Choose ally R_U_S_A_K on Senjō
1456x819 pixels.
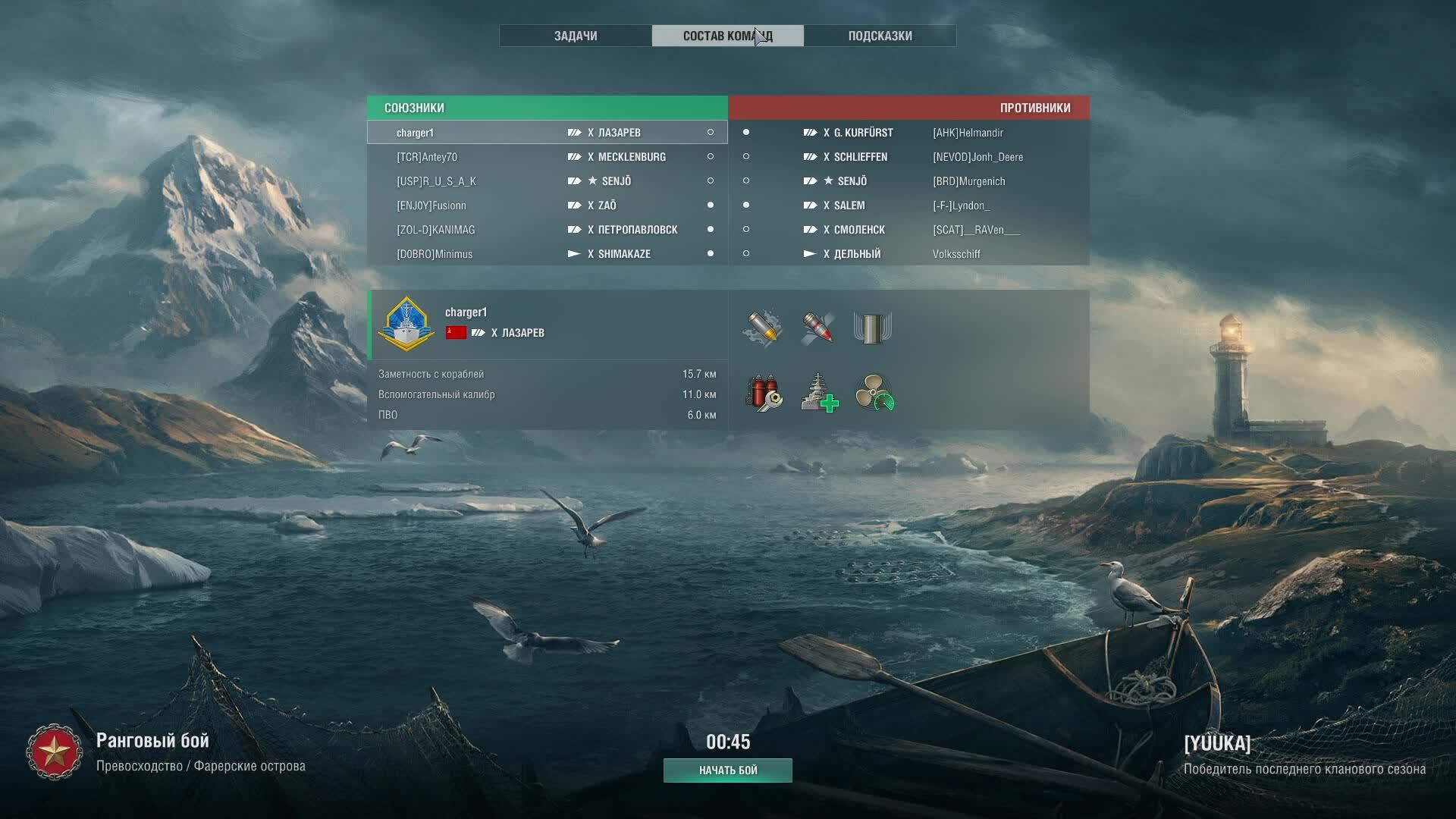(x=547, y=181)
